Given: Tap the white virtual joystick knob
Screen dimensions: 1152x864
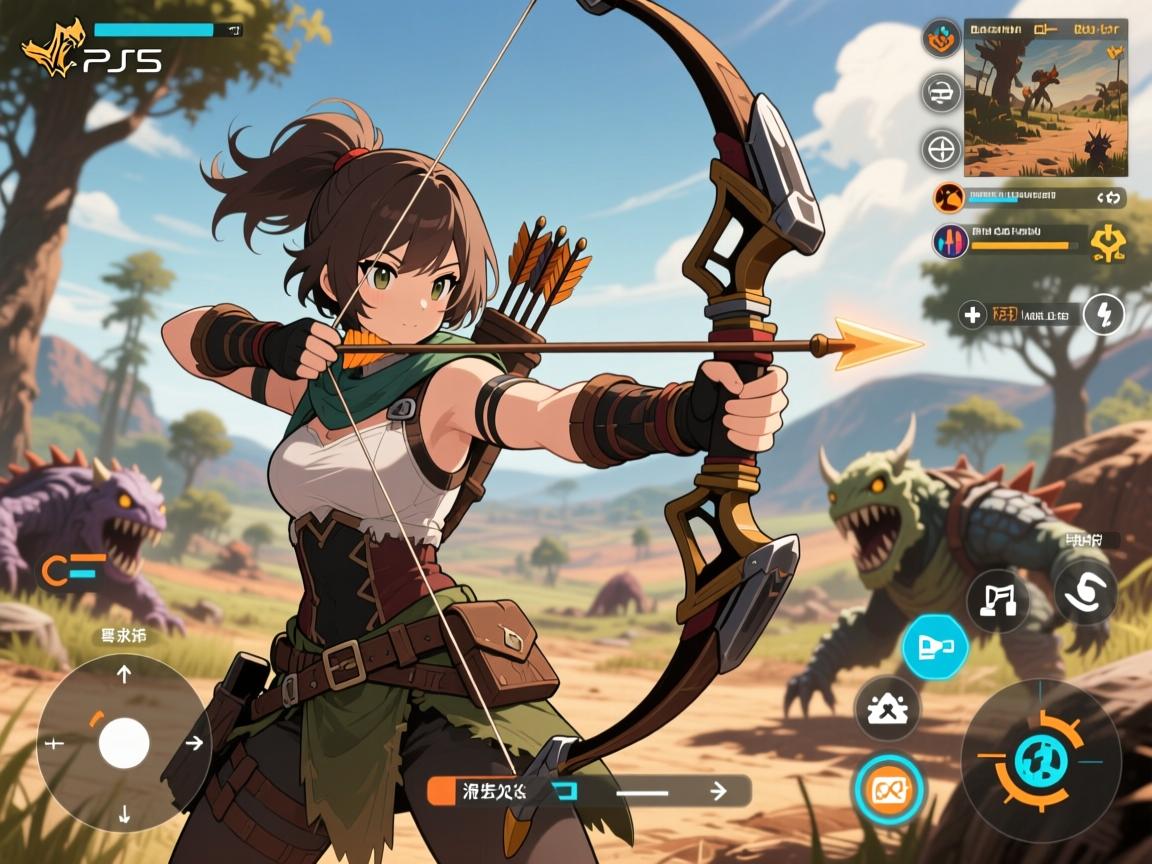Looking at the screenshot, I should click(x=124, y=743).
